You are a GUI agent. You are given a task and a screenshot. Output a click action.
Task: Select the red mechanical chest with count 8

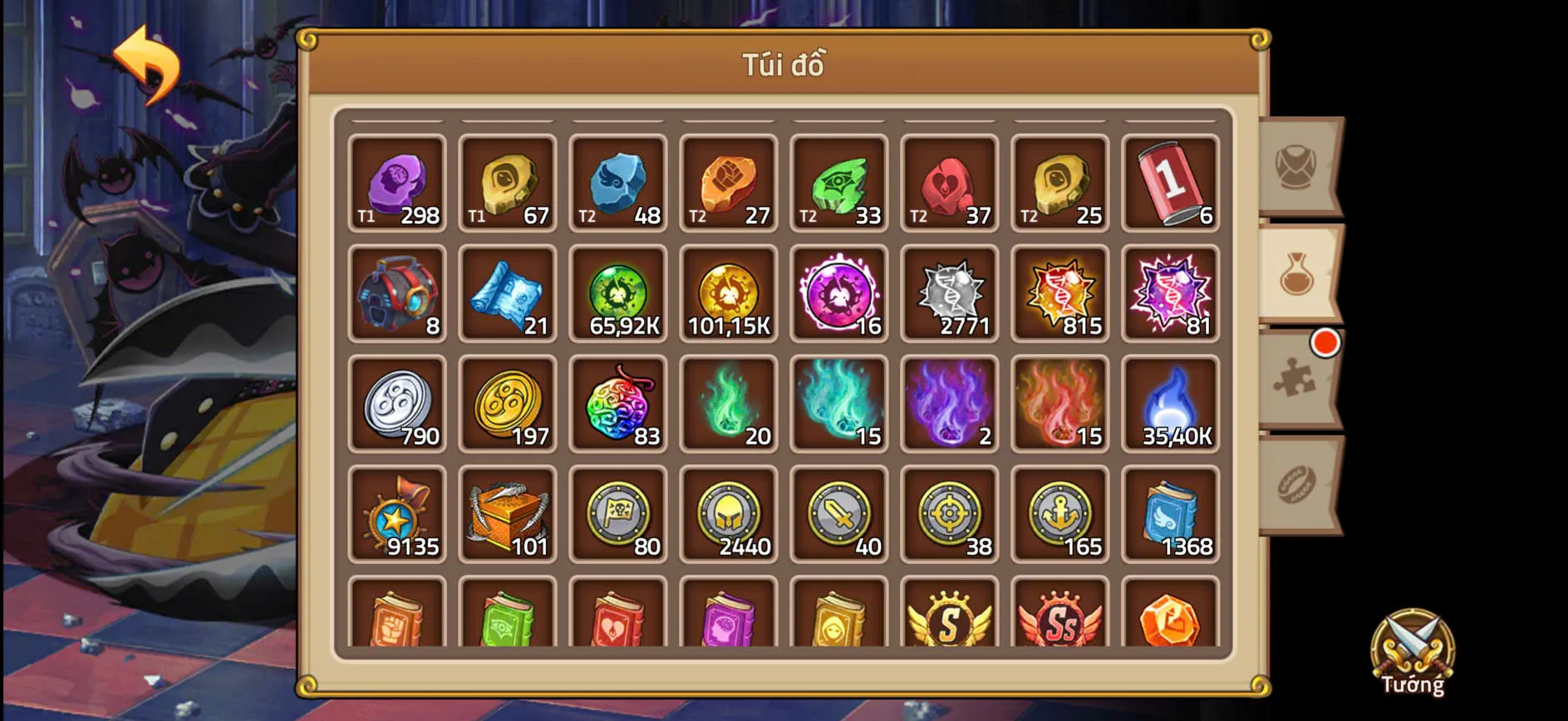pyautogui.click(x=396, y=292)
